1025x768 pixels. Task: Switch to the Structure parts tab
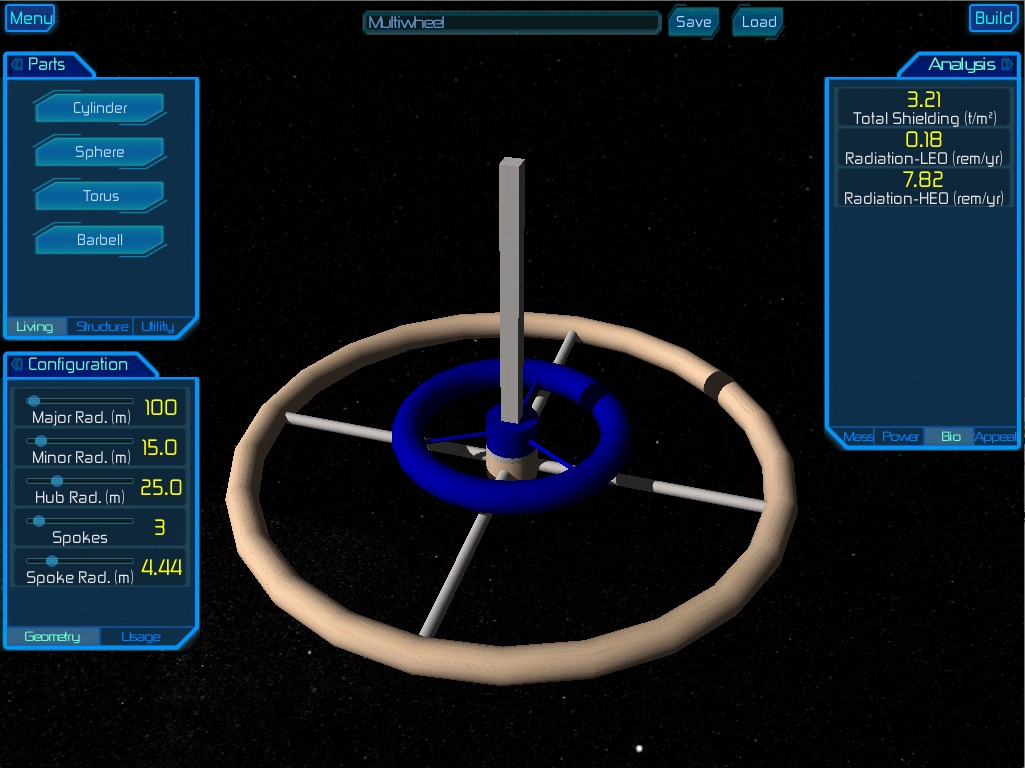pos(102,326)
